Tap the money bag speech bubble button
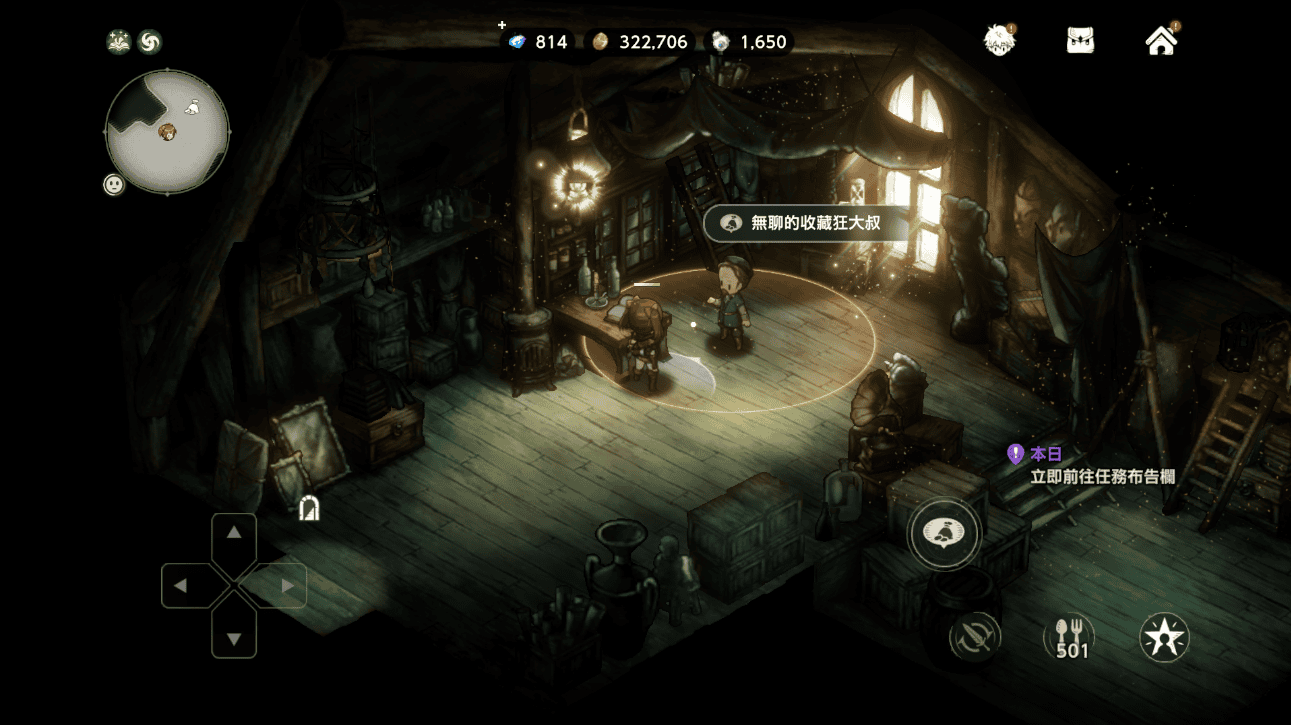The height and width of the screenshot is (725, 1291). [x=943, y=534]
